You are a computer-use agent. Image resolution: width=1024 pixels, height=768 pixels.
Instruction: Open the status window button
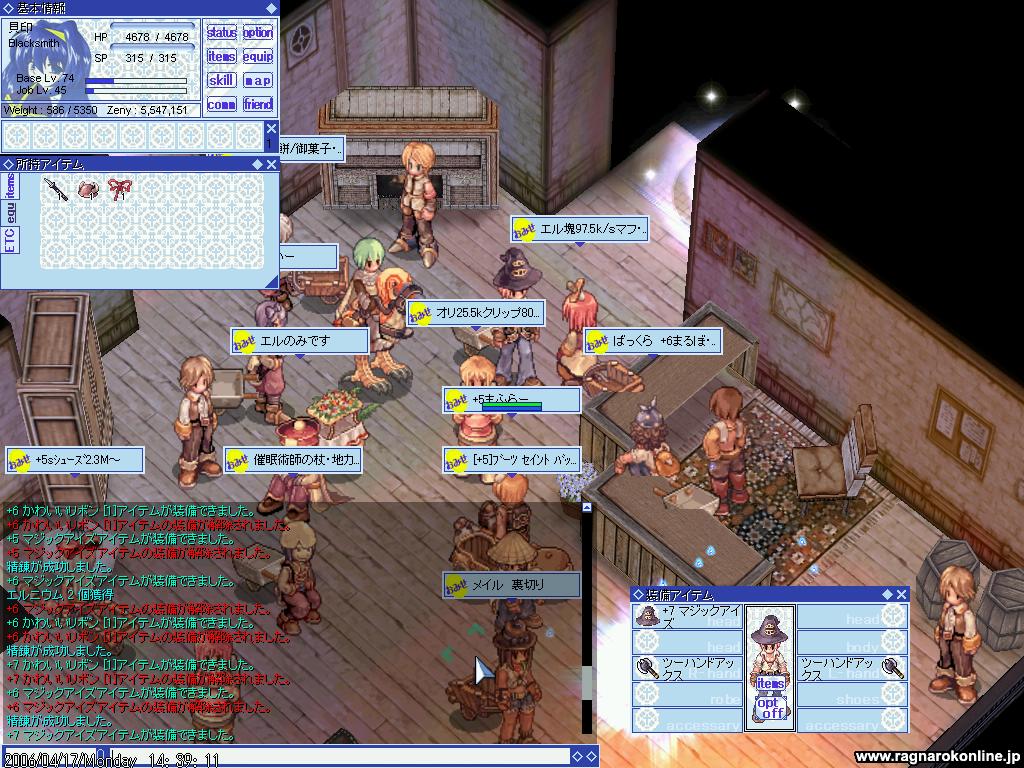(221, 33)
